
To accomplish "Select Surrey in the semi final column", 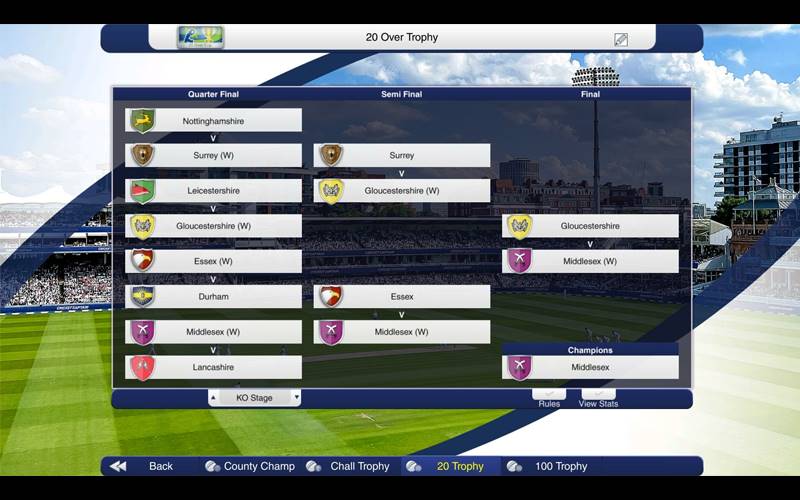I will point(401,156).
